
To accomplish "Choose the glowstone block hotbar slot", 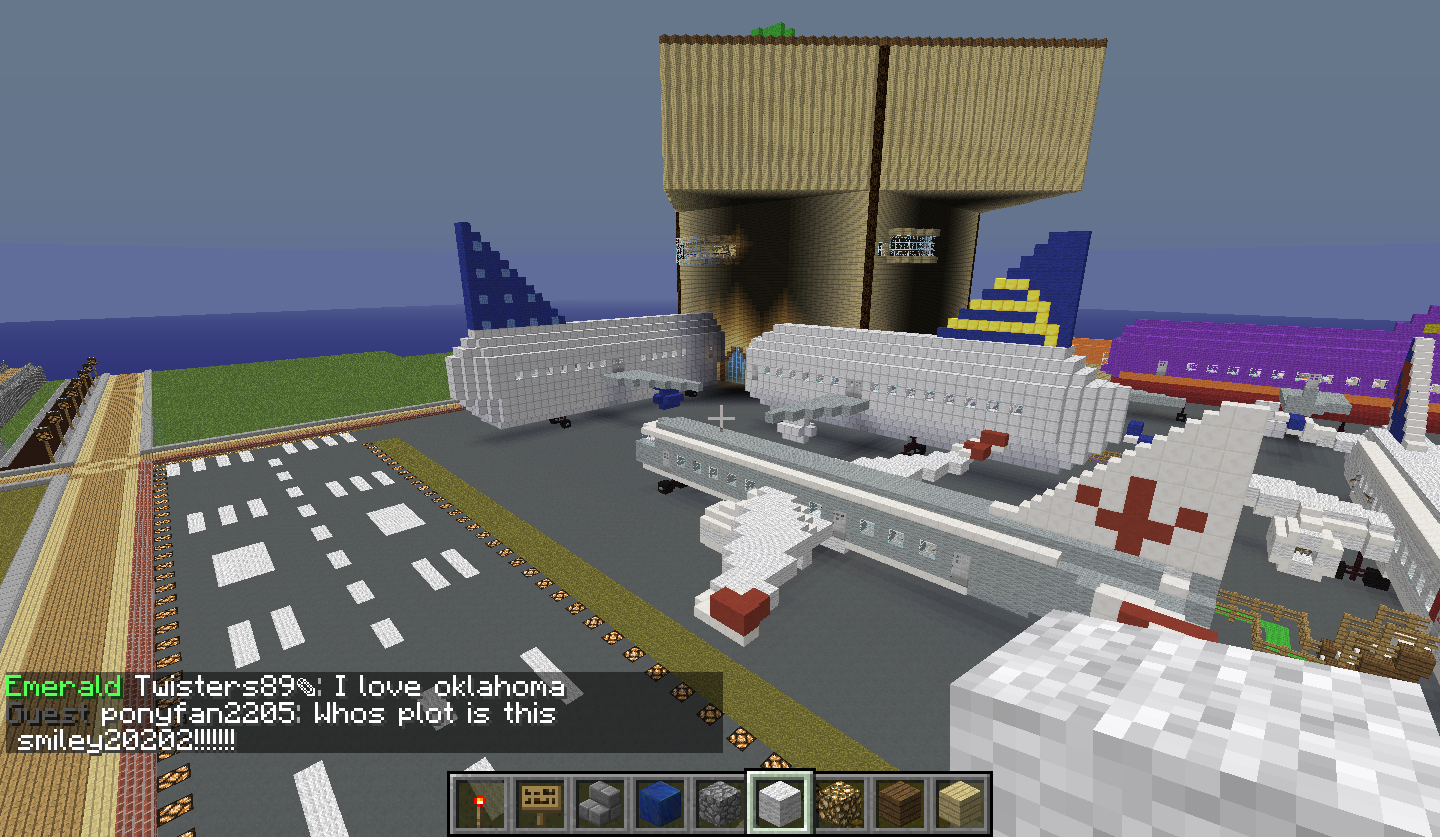I will pyautogui.click(x=840, y=802).
